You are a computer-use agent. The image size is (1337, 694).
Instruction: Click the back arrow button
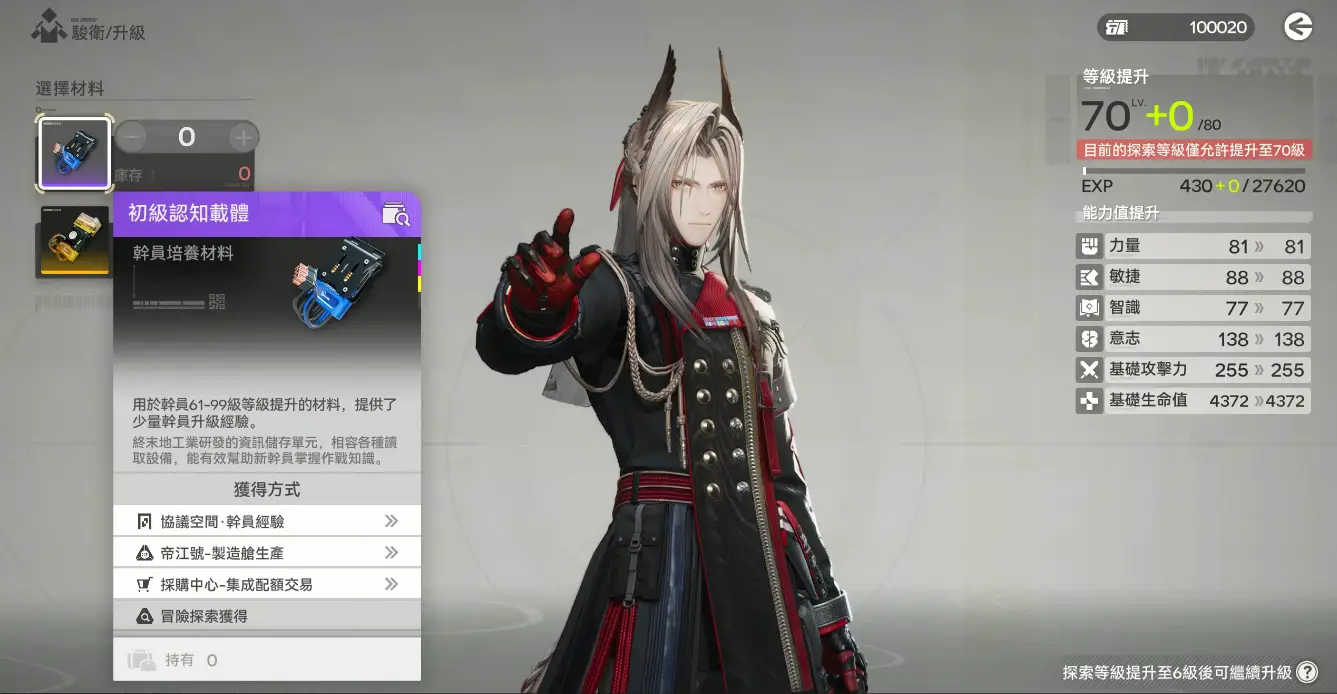tap(1297, 27)
